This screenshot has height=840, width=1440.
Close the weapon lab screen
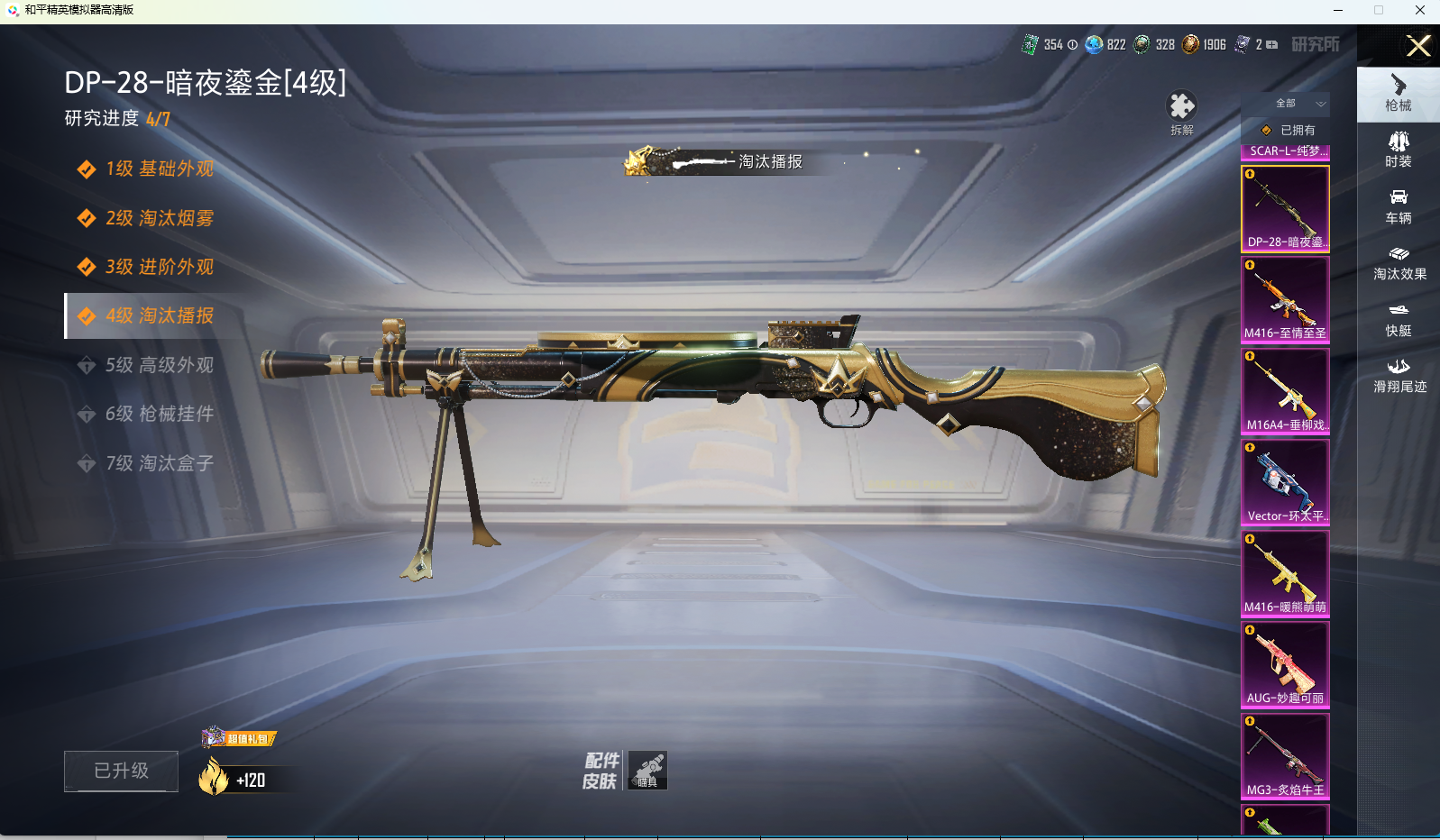[1418, 46]
